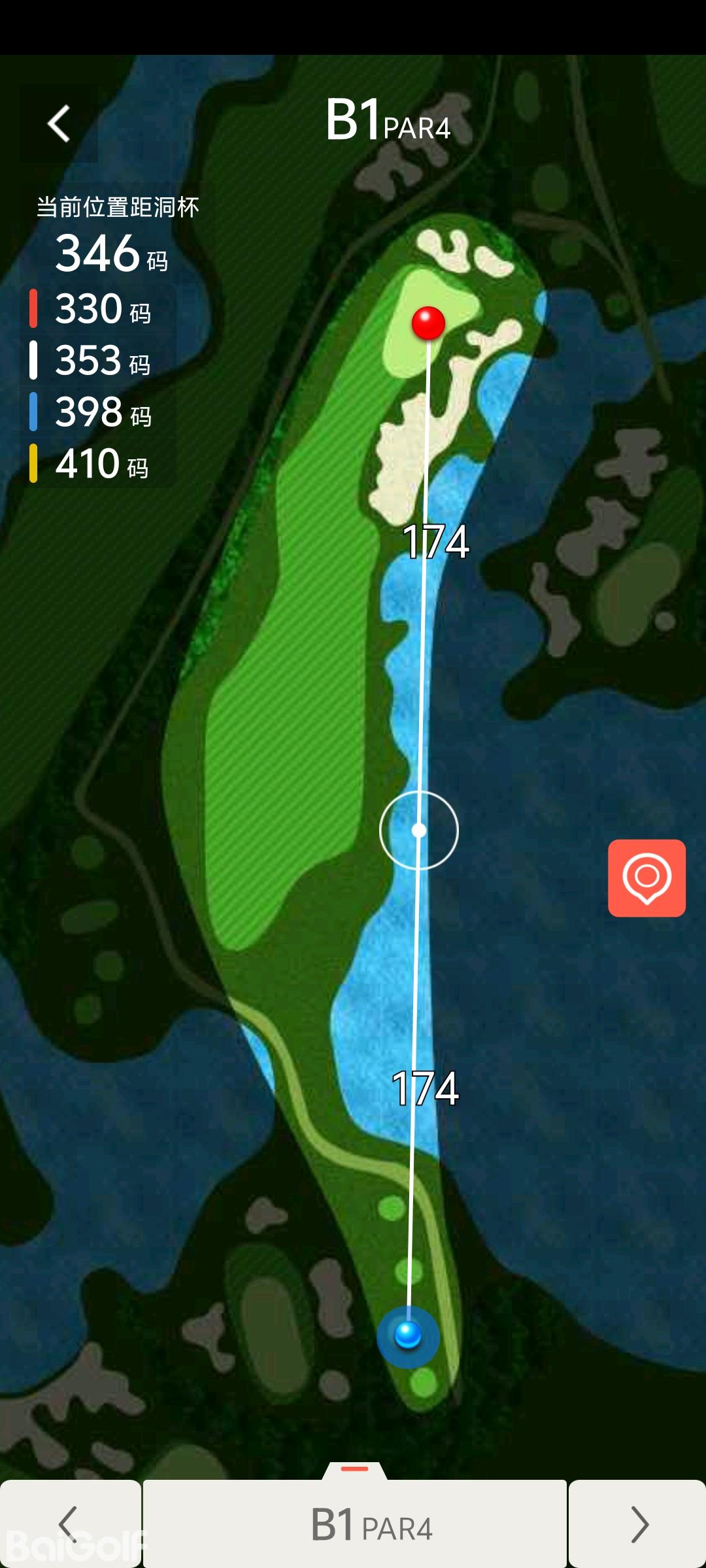The width and height of the screenshot is (706, 1568).
Task: Go to the previous hole with left arrow
Action: (69, 1524)
